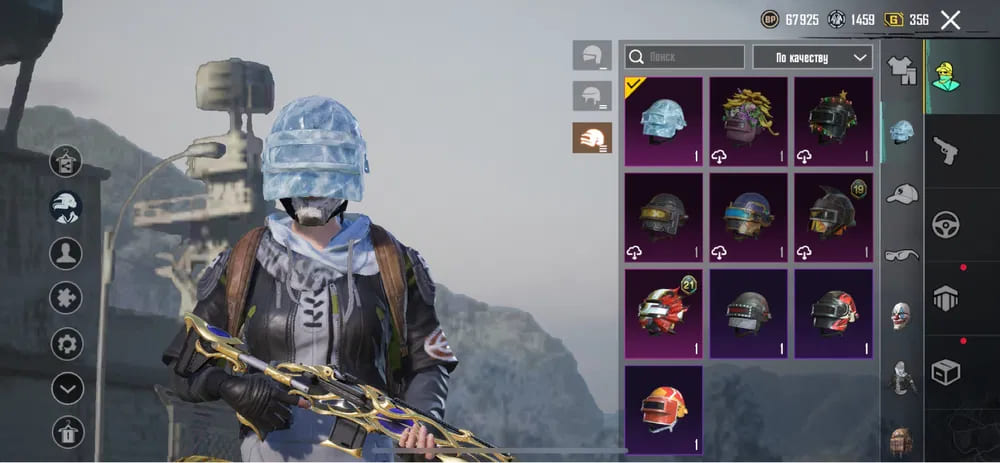
Task: Select the helmet with level 19 badge
Action: pyautogui.click(x=833, y=217)
